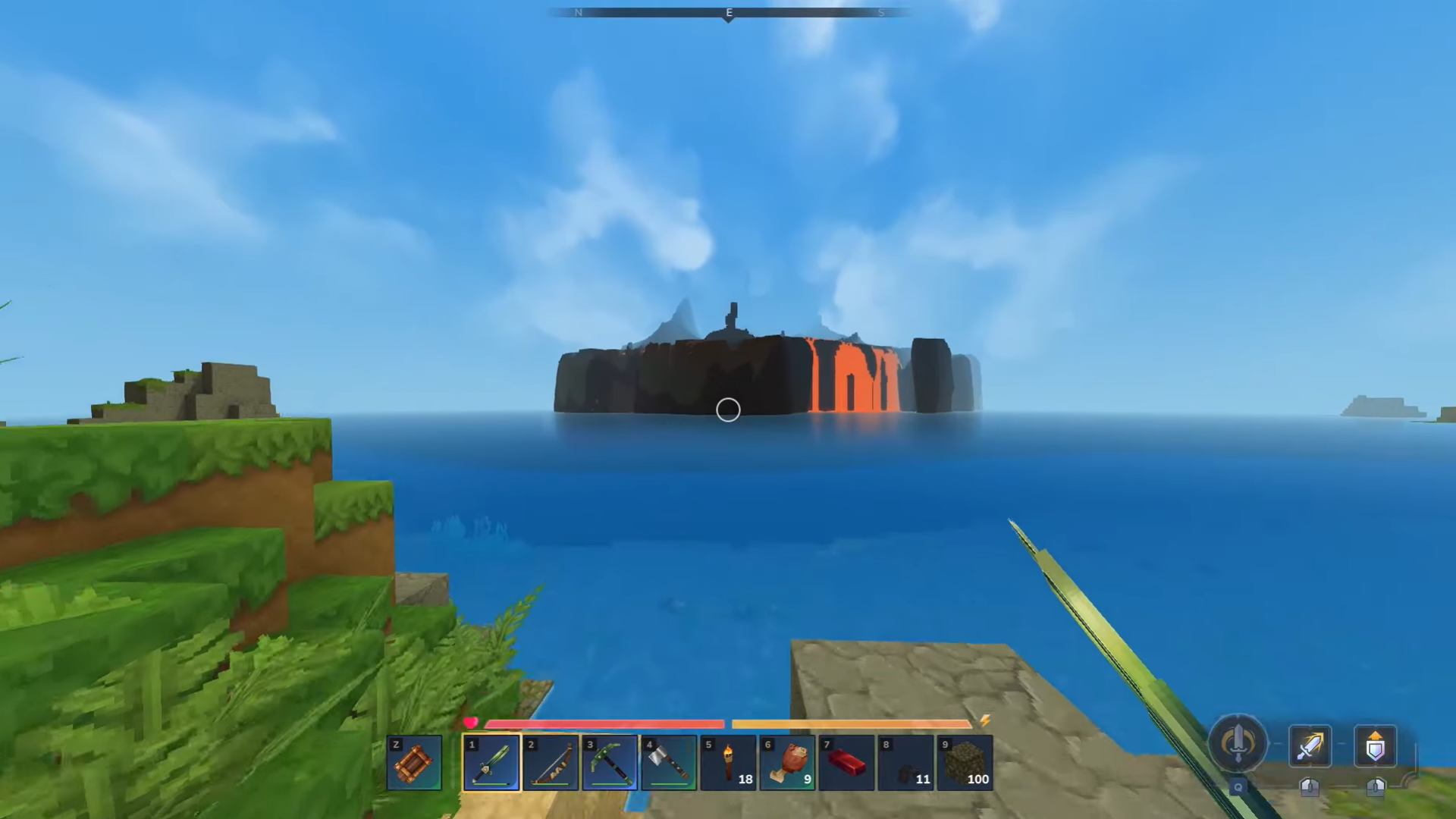
Task: Select the pickaxe in hotbar slot 3
Action: (x=609, y=762)
